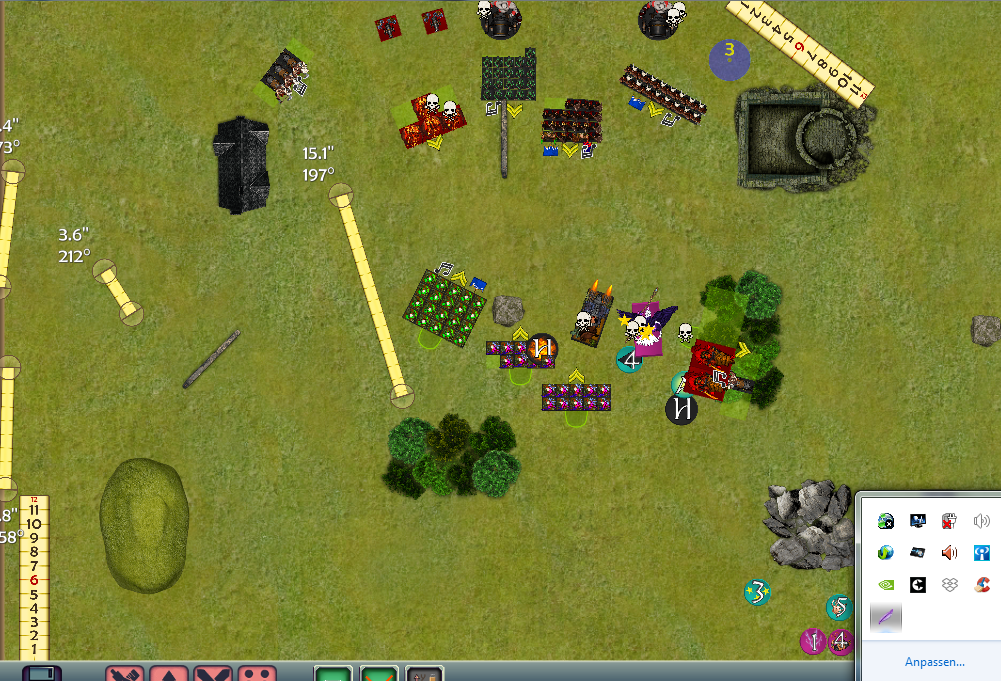Click the dark monitor button in bottom toolbar
This screenshot has width=1001, height=681.
pos(41,674)
